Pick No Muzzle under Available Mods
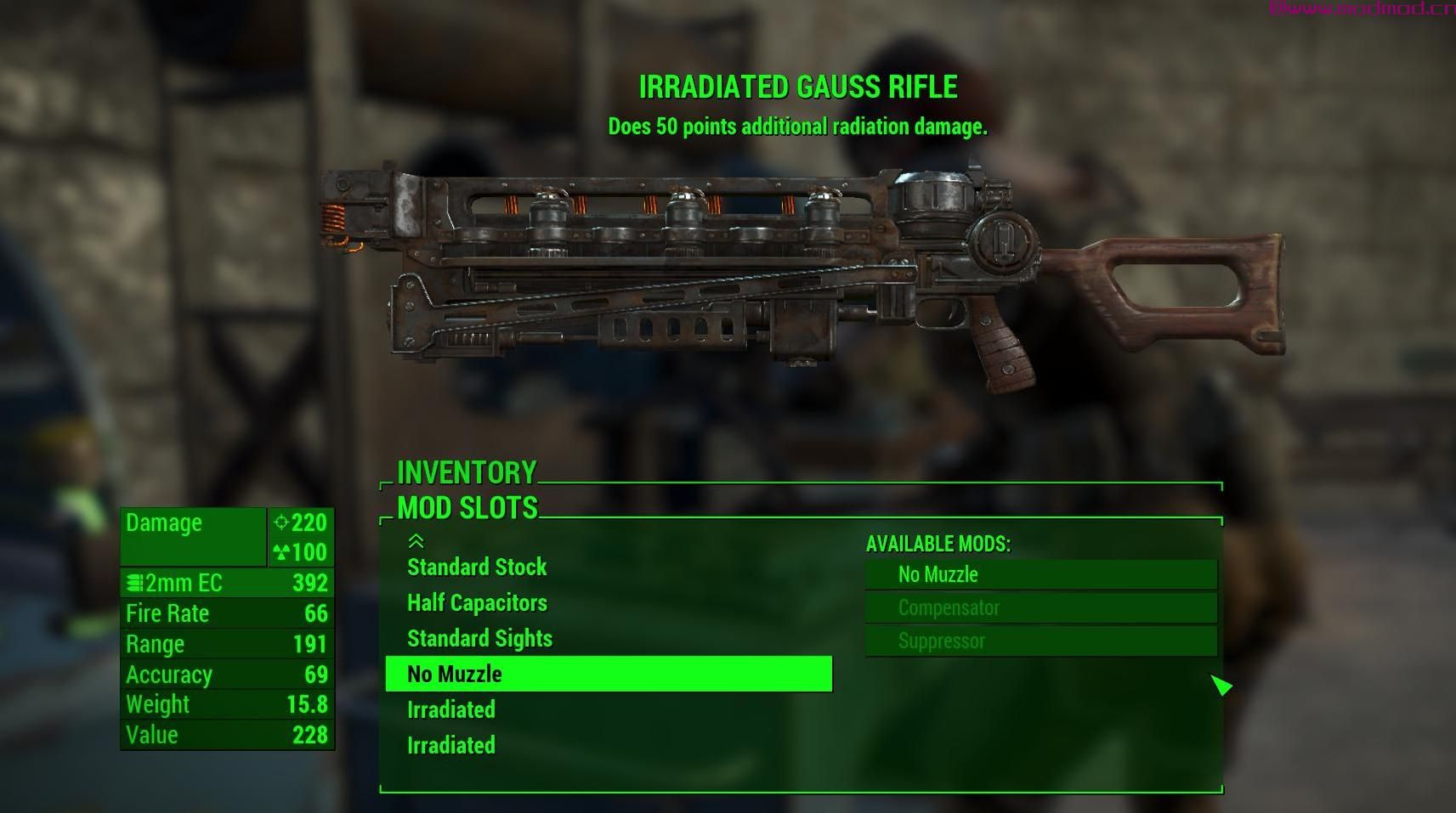1456x813 pixels. coord(1040,575)
